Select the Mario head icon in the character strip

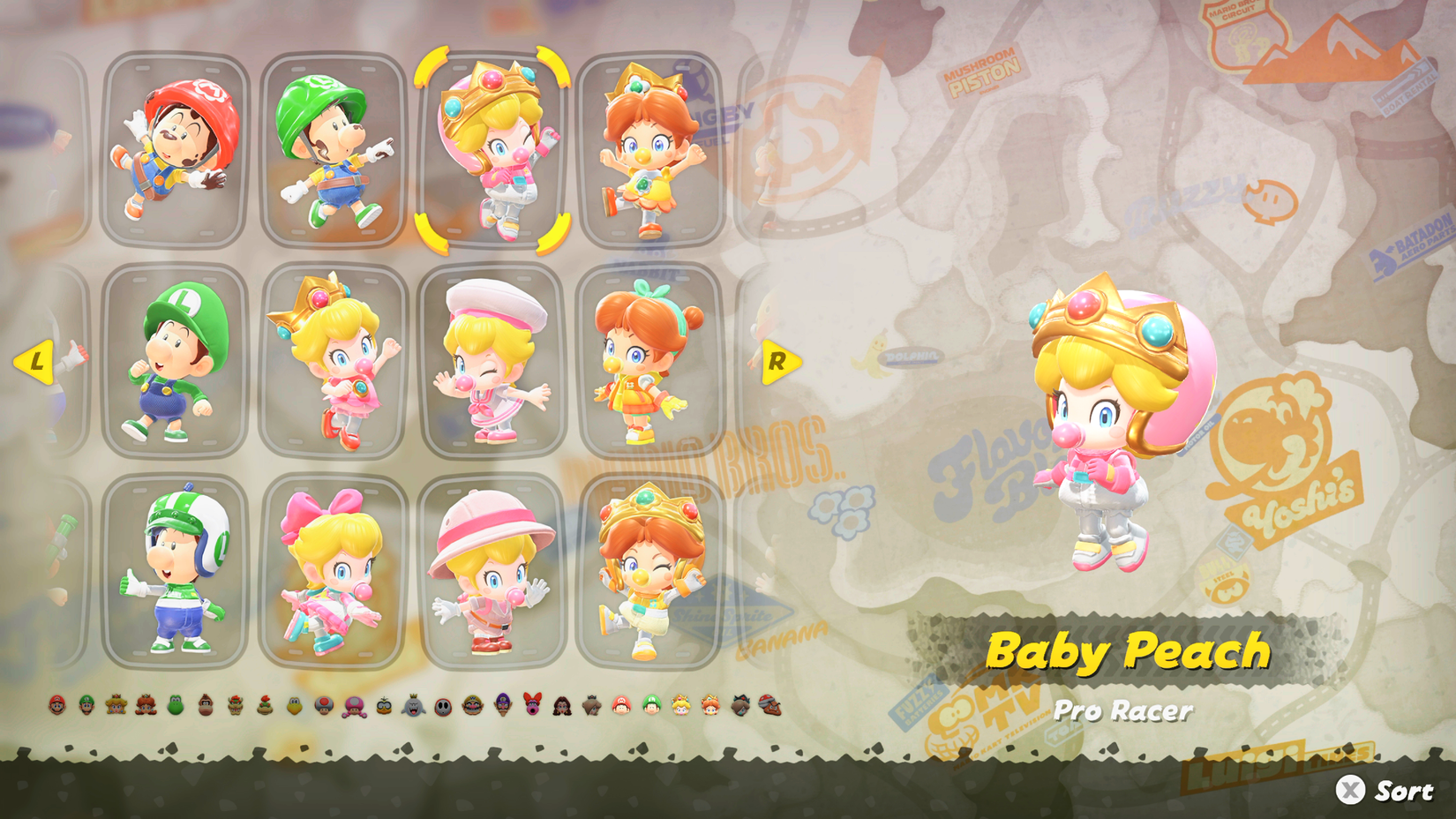(x=57, y=706)
